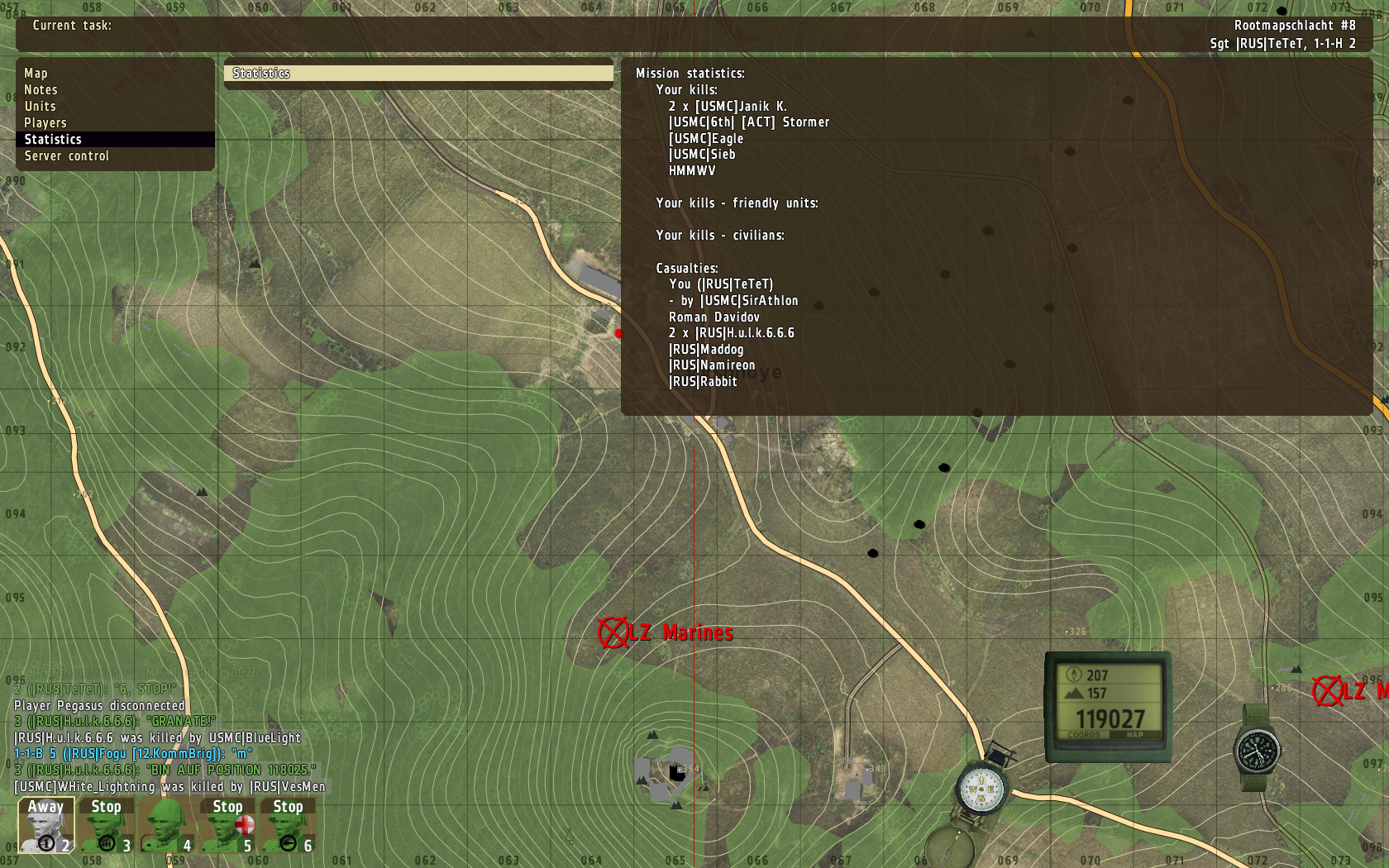
Task: Open the Players list
Action: (x=45, y=123)
